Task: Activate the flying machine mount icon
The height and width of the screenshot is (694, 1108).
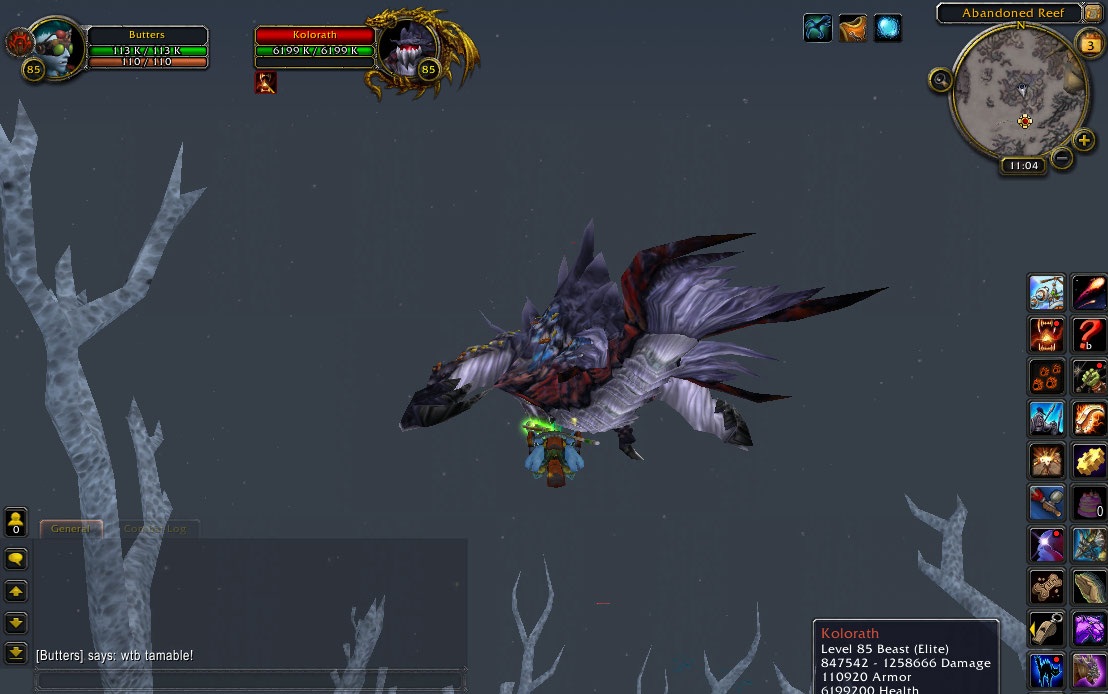Action: 1047,293
